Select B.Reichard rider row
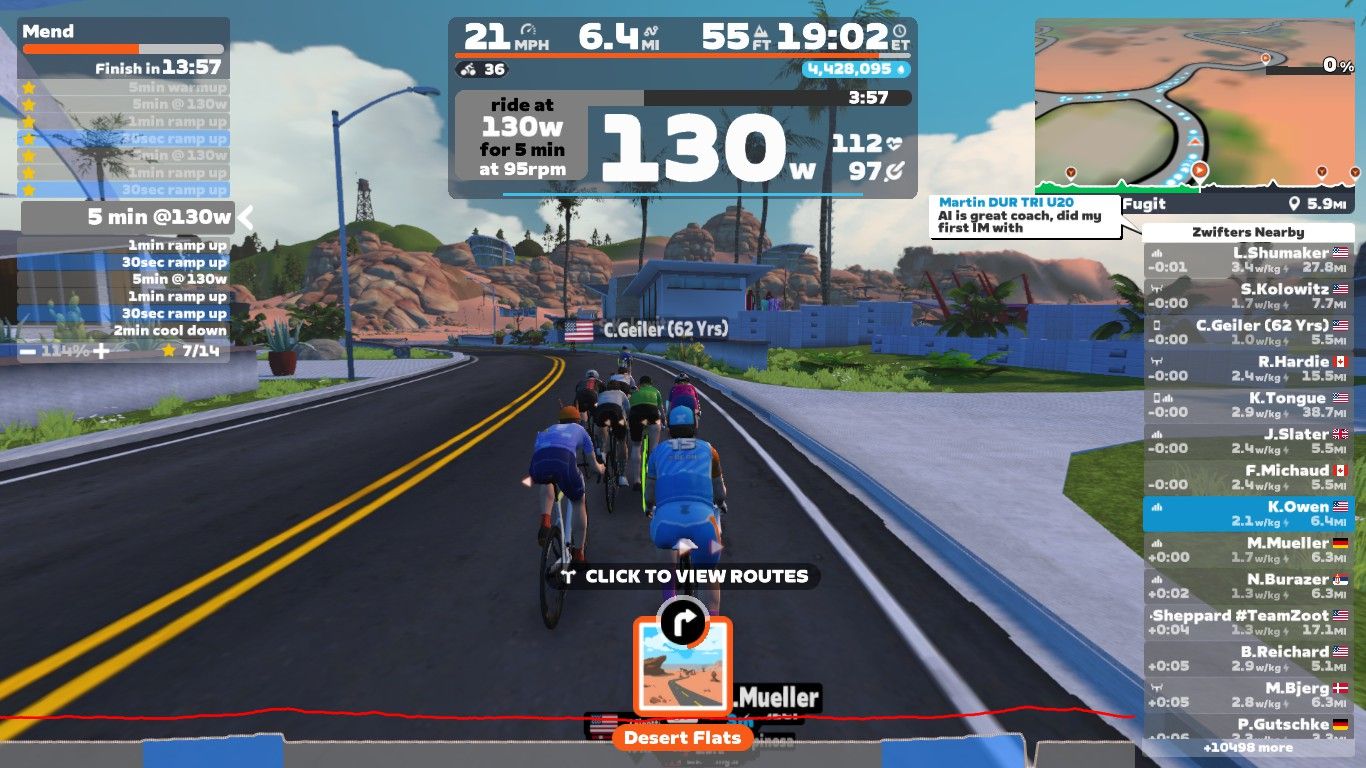 pos(1248,659)
